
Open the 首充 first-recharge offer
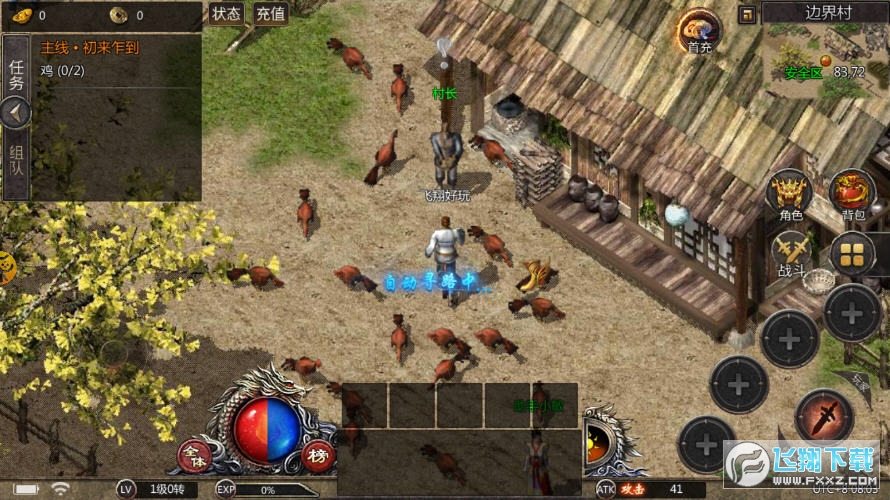[700, 31]
